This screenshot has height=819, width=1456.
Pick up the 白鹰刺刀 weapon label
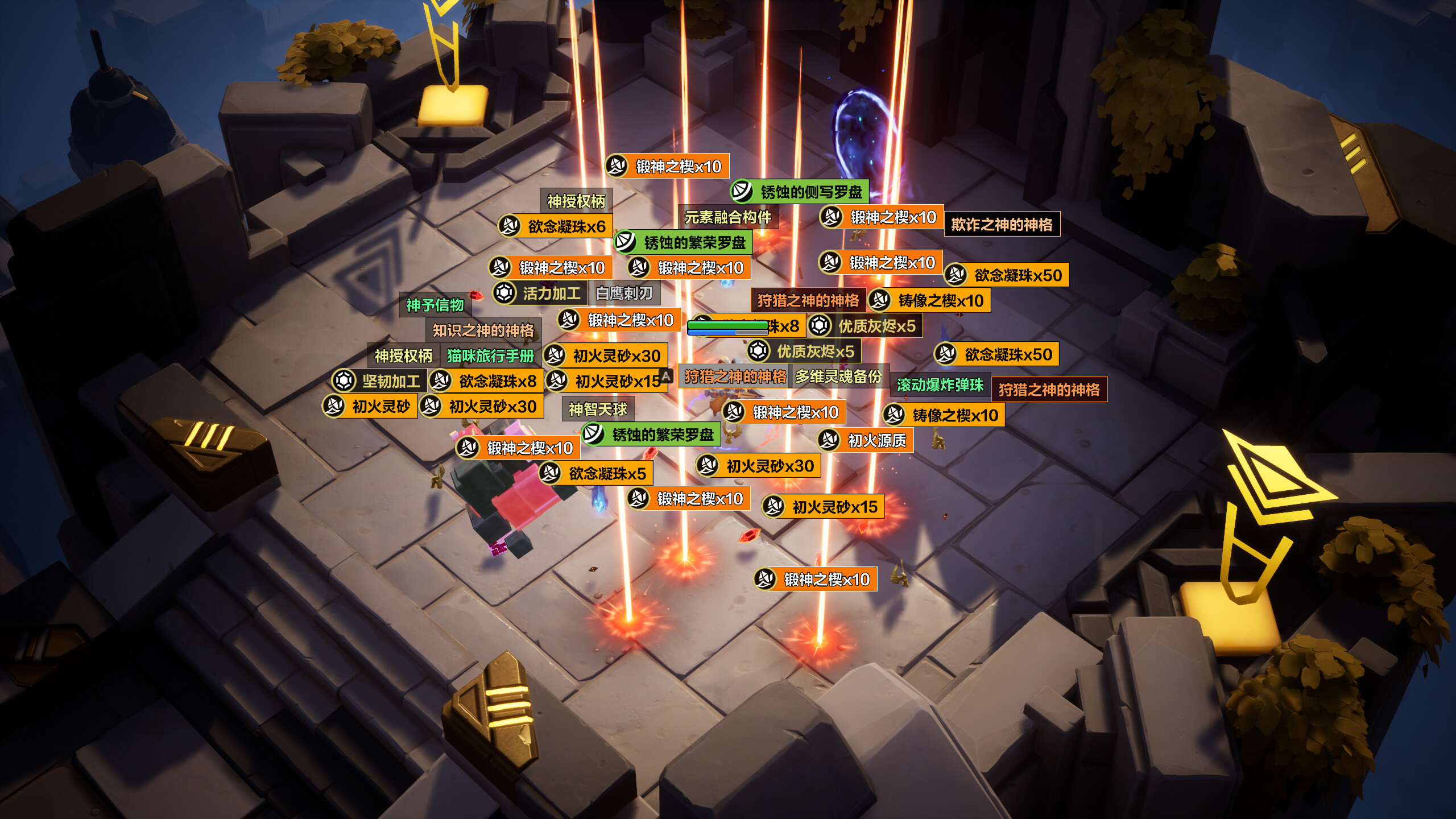coord(623,293)
